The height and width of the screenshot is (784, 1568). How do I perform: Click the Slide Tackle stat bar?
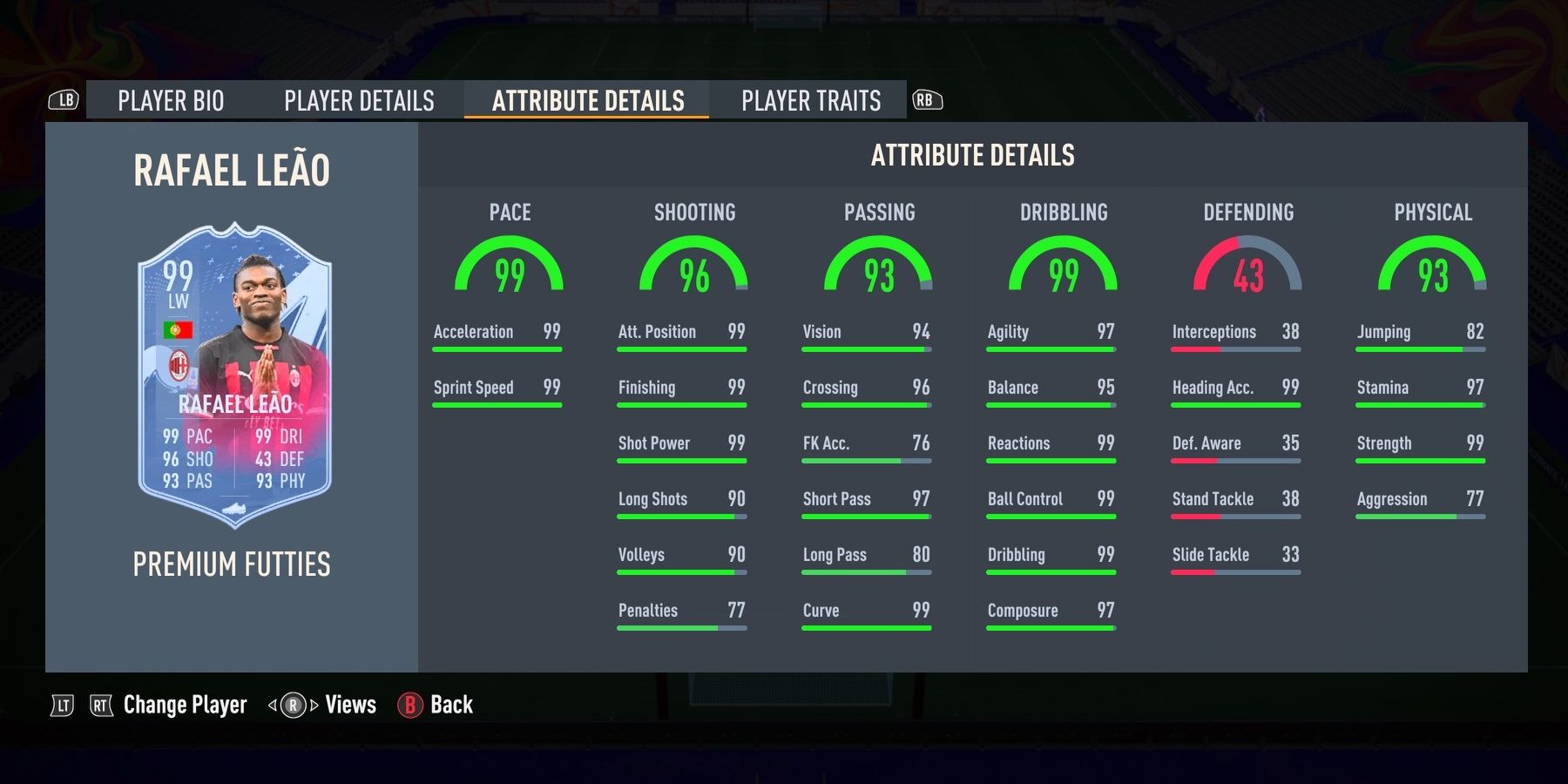pos(1236,571)
